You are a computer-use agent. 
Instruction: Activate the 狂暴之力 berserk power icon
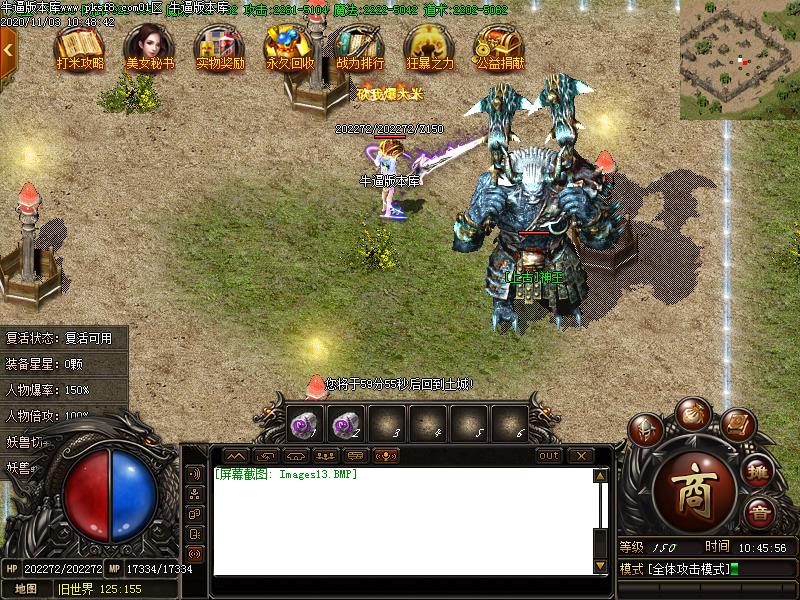point(430,46)
